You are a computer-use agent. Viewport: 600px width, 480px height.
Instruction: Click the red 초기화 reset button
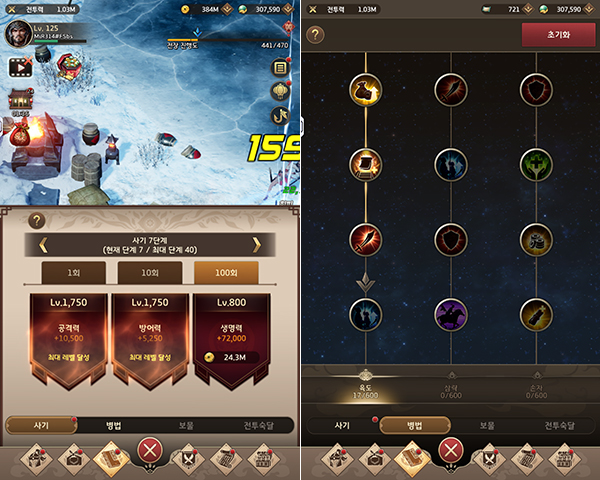(x=552, y=33)
